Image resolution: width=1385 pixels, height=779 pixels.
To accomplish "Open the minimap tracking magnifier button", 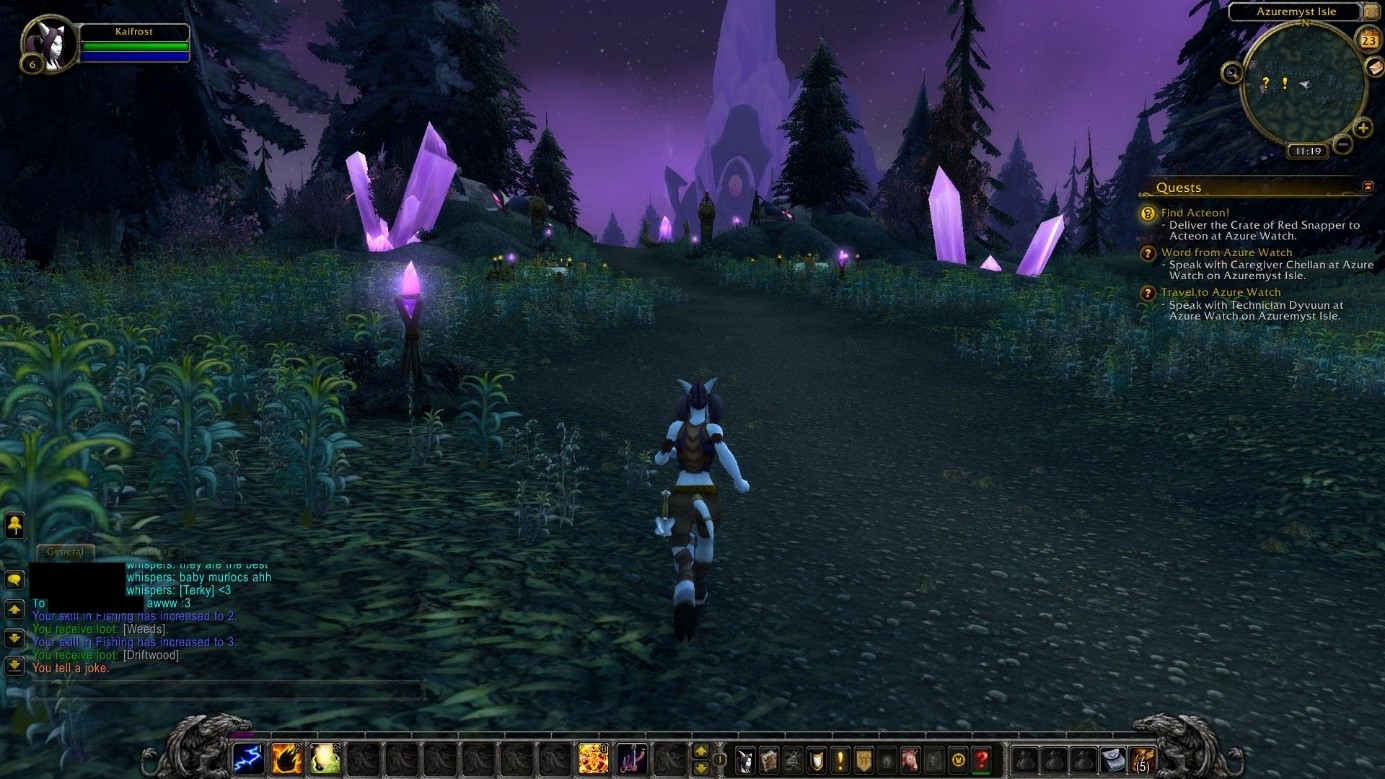I will click(x=1232, y=72).
